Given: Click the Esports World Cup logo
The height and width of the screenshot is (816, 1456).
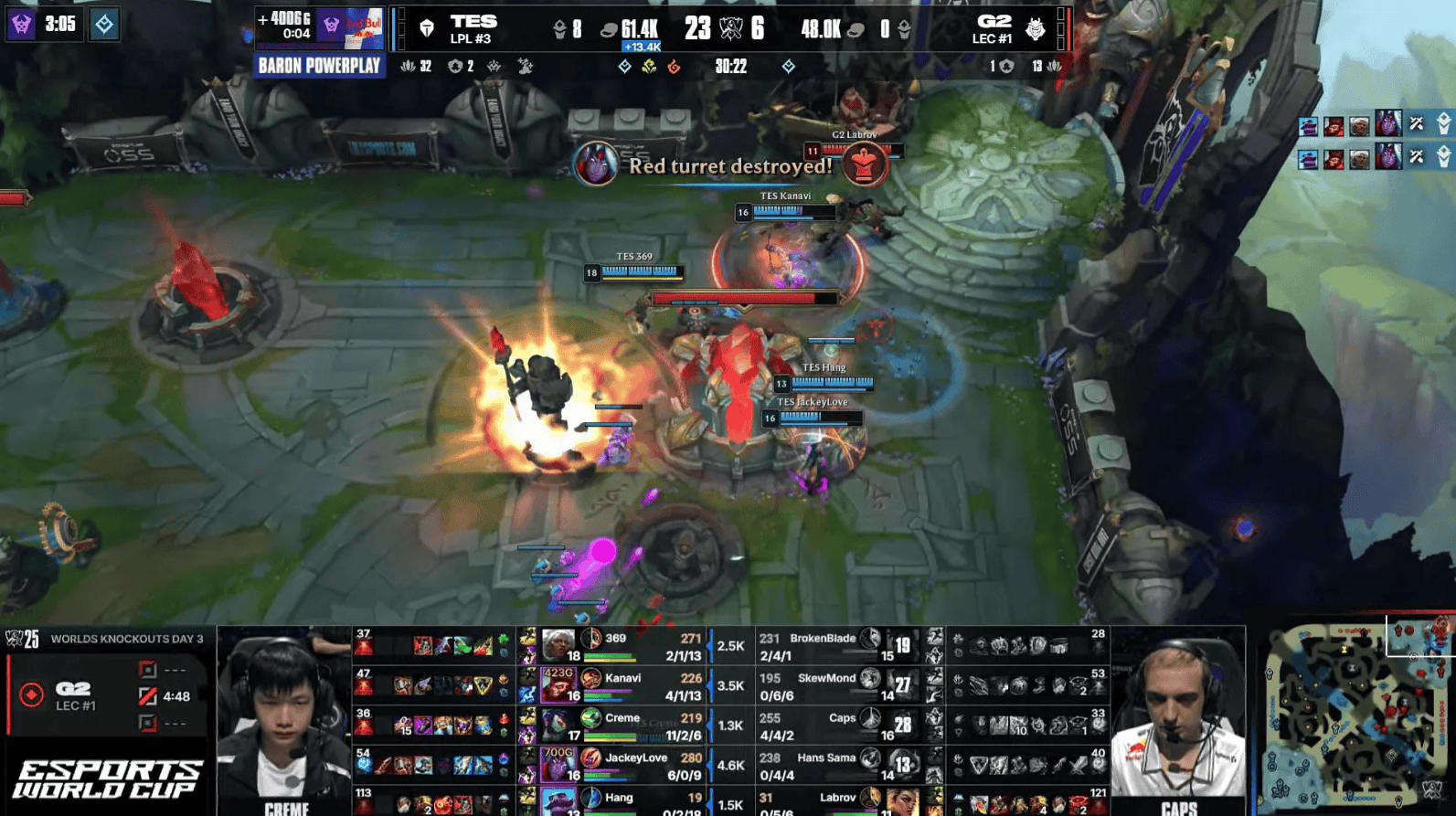Looking at the screenshot, I should click(108, 779).
